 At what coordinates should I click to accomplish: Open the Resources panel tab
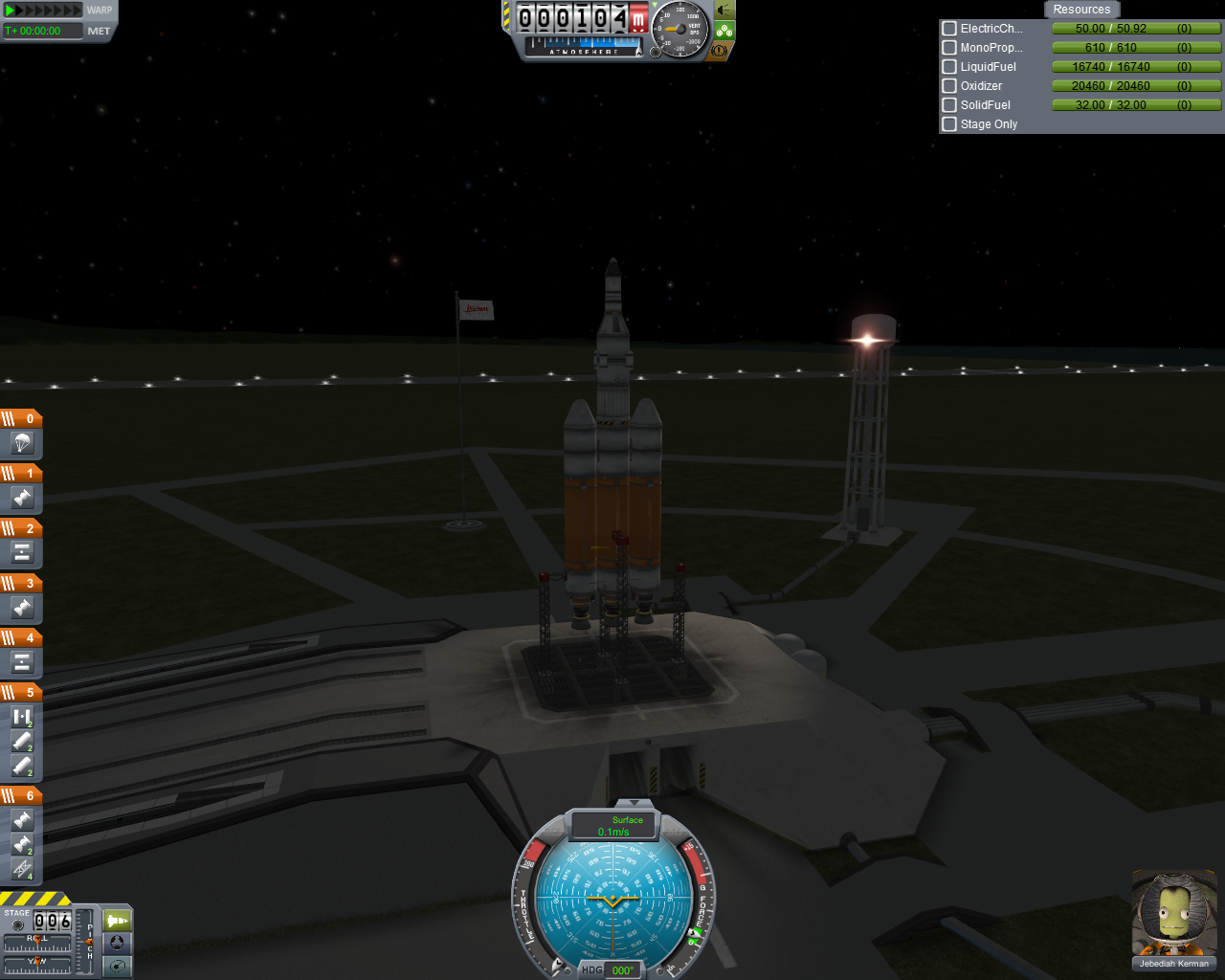(x=1081, y=10)
